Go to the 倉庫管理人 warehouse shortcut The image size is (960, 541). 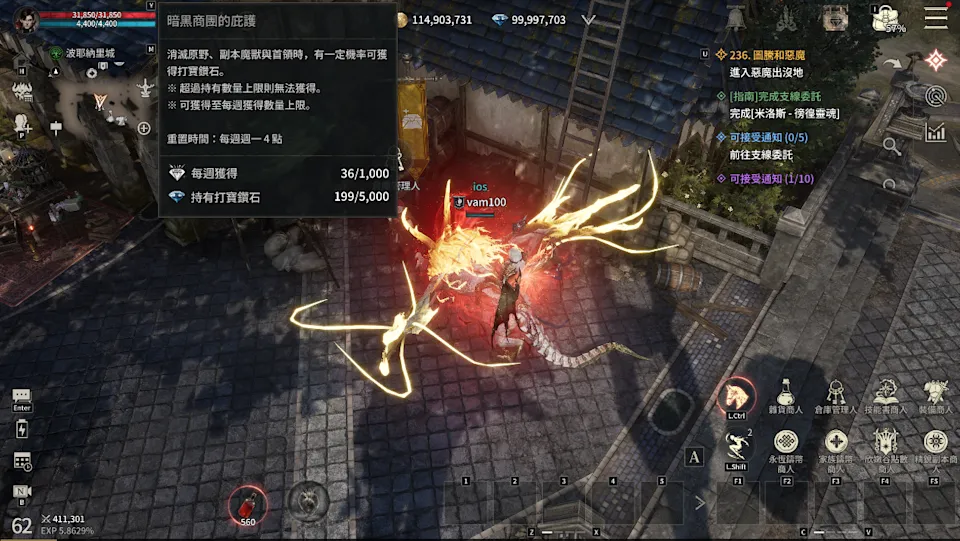tap(836, 396)
